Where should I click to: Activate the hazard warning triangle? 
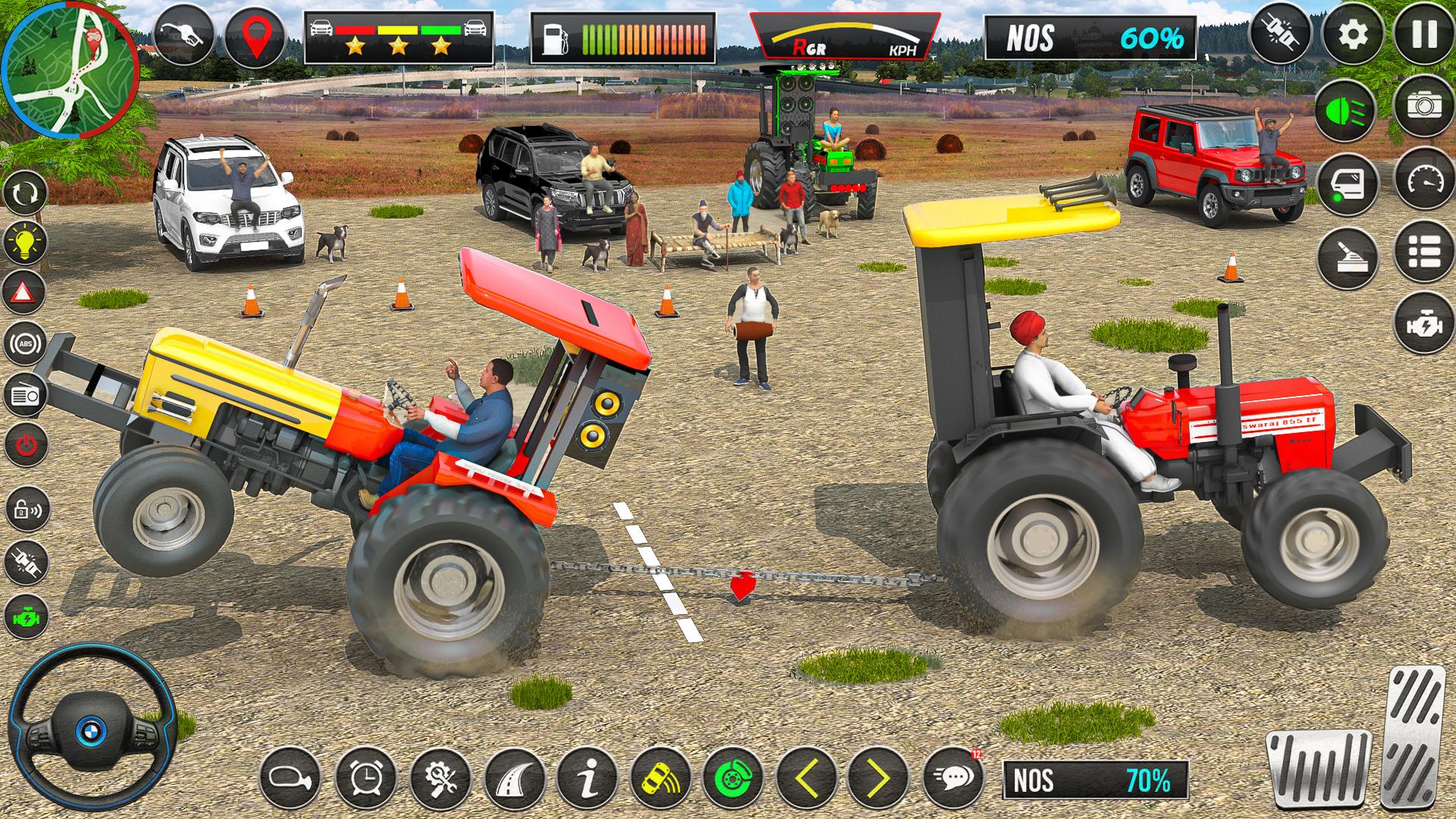tap(26, 292)
